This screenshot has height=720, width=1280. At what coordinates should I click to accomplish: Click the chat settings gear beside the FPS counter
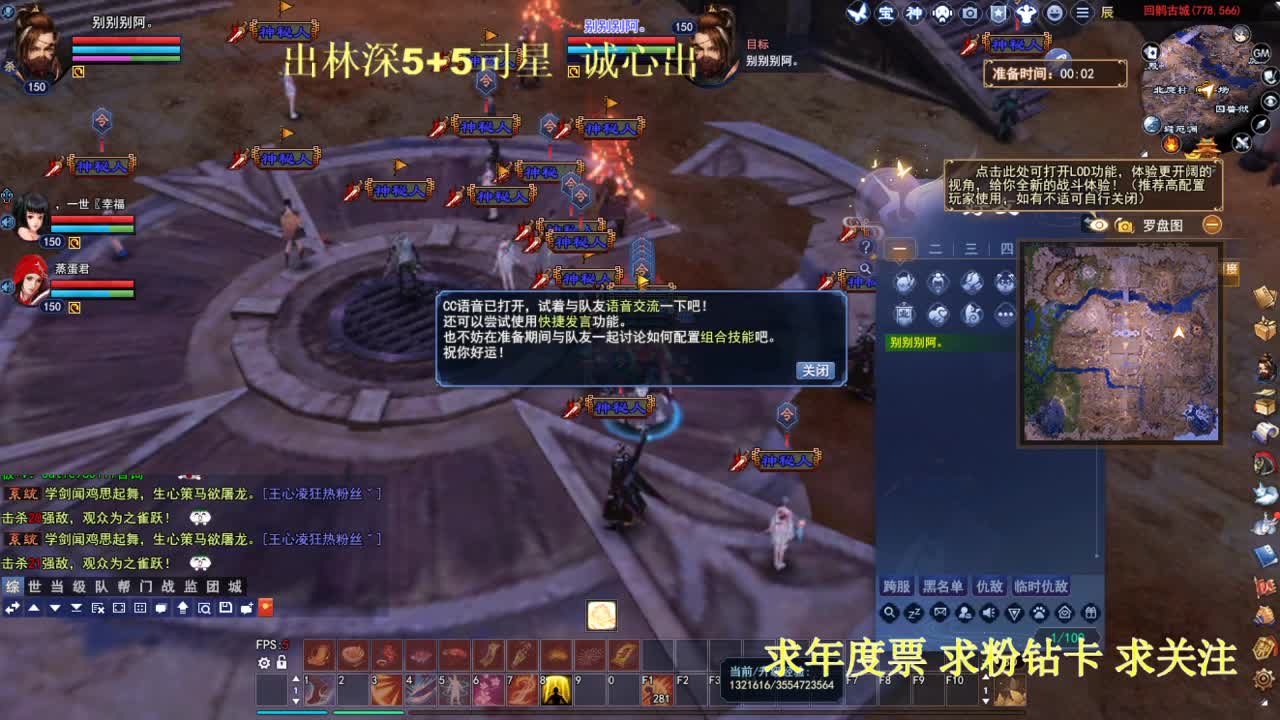tap(264, 663)
